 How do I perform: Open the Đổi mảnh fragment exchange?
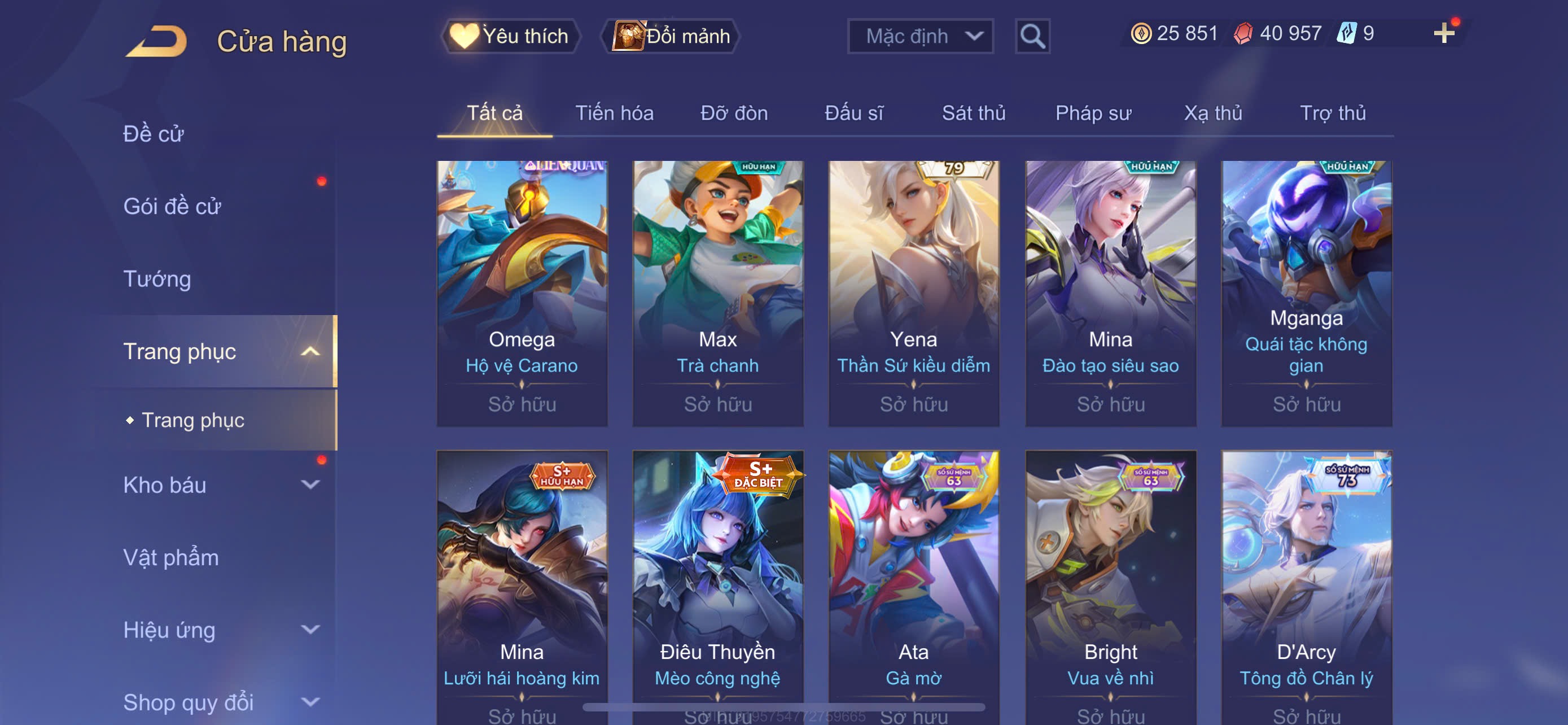point(671,36)
